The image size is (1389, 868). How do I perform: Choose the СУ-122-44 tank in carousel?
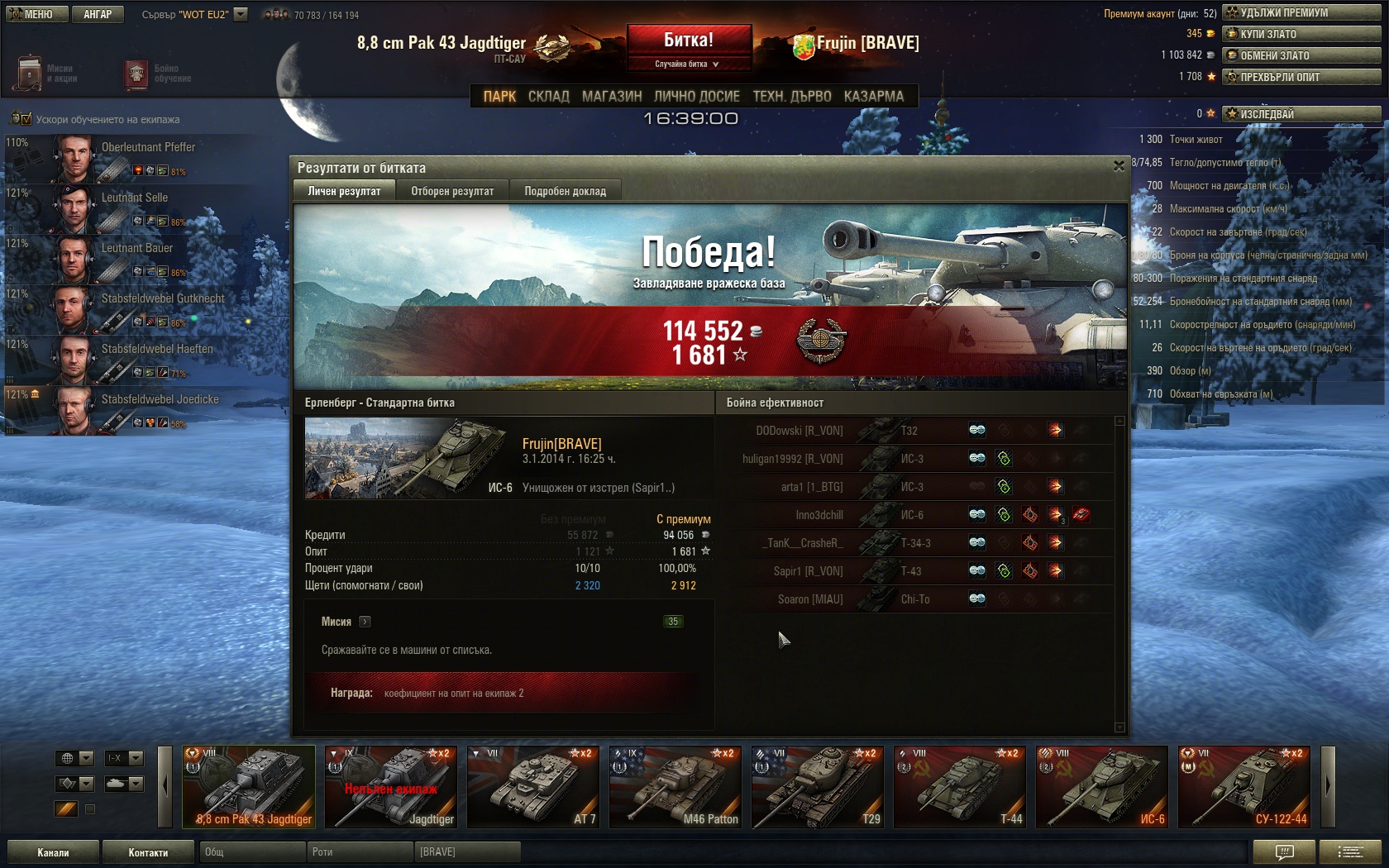[1243, 787]
